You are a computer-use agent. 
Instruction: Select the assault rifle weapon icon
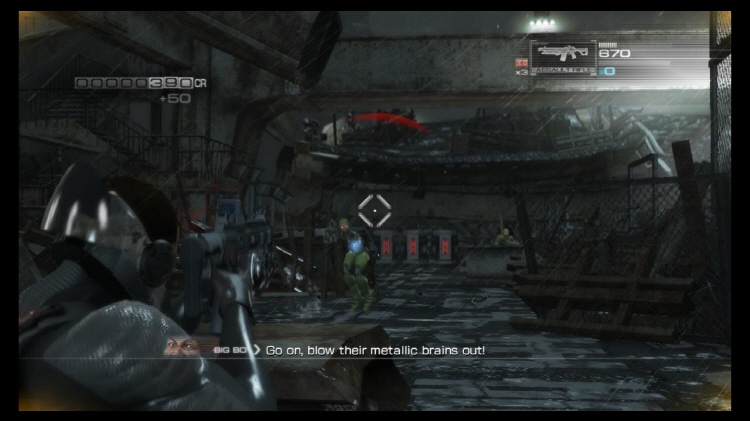coord(562,54)
